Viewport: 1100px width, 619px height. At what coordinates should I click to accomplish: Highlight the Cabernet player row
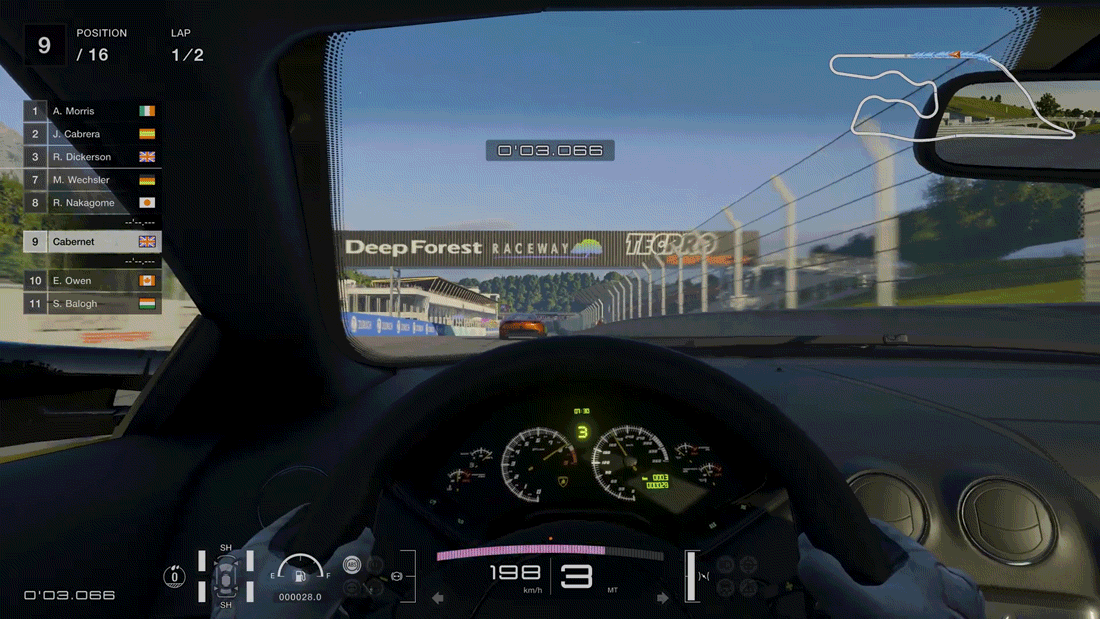click(92, 242)
